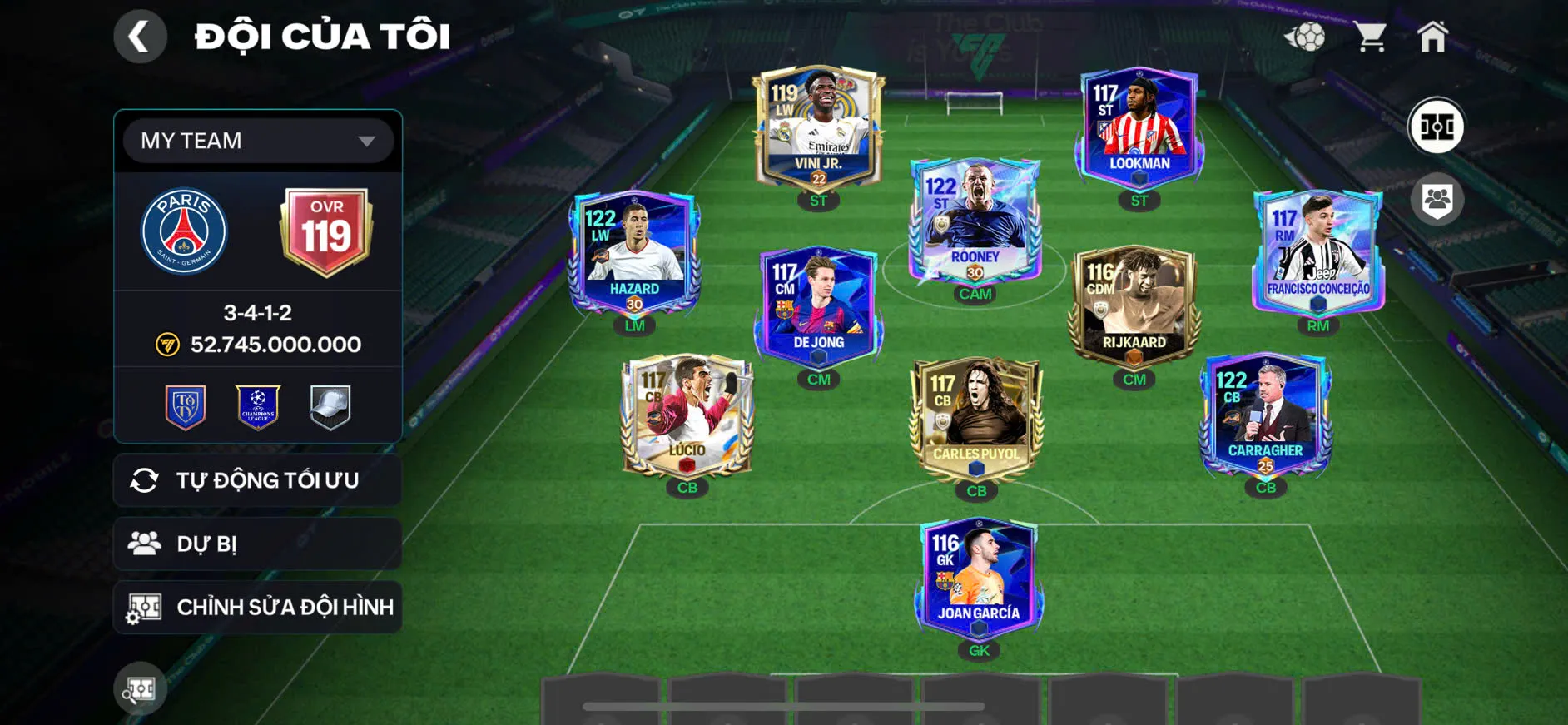Tap the Tự Động Tối Ưu button
The image size is (1568, 725).
(x=258, y=480)
